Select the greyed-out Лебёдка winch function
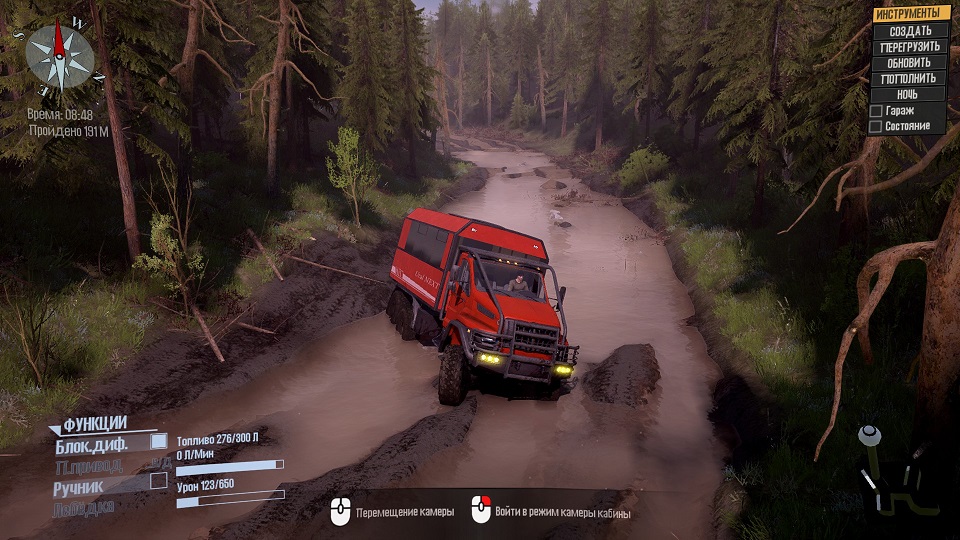The width and height of the screenshot is (960, 540). click(x=85, y=508)
